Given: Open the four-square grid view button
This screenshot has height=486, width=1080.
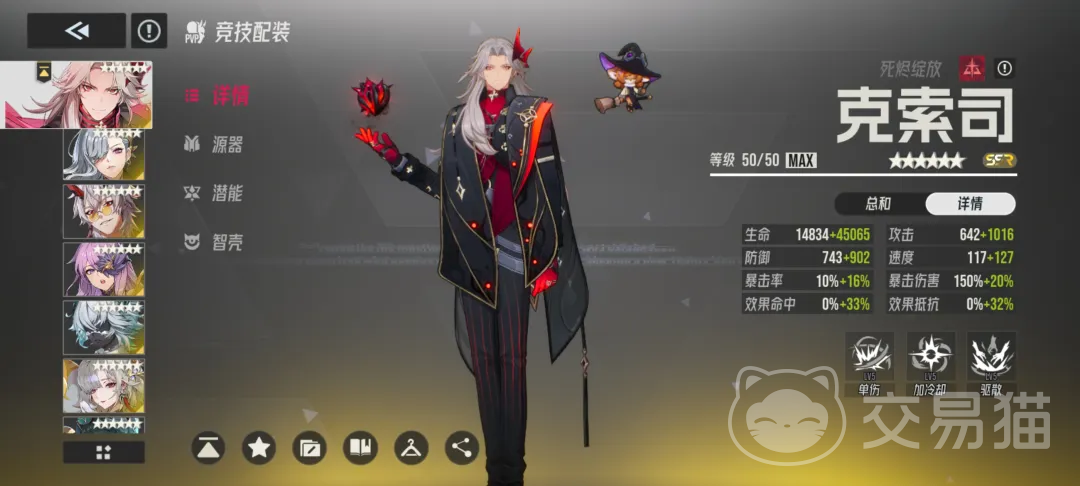Looking at the screenshot, I should 104,452.
